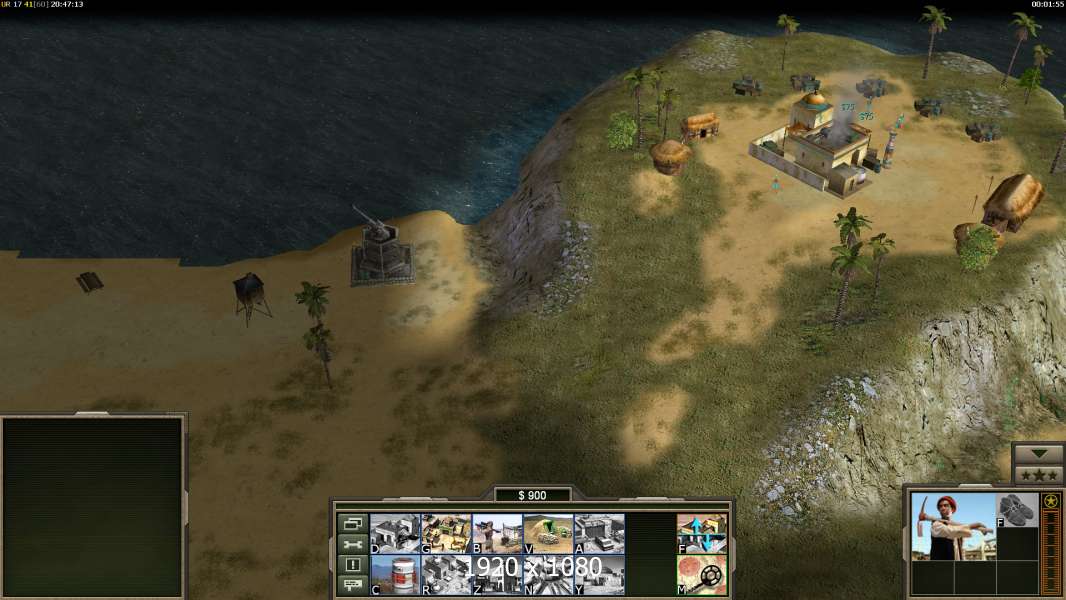Select the tunnel build icon labeled V

point(548,533)
